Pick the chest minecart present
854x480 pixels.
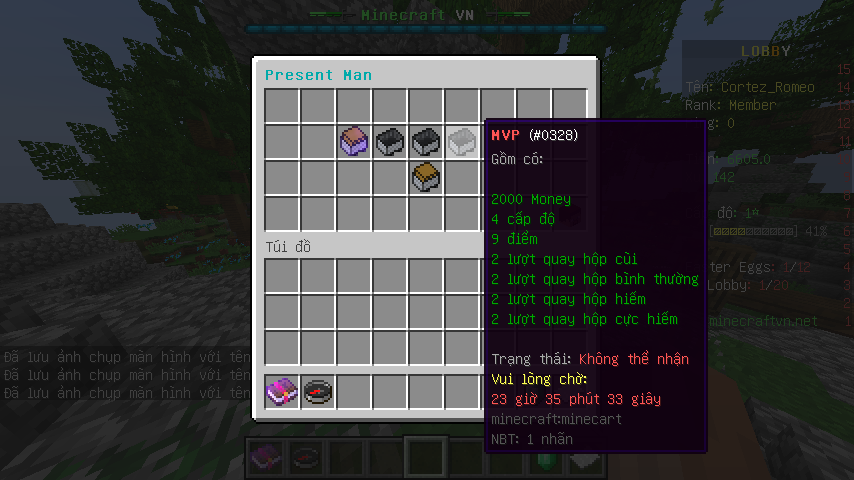click(426, 177)
